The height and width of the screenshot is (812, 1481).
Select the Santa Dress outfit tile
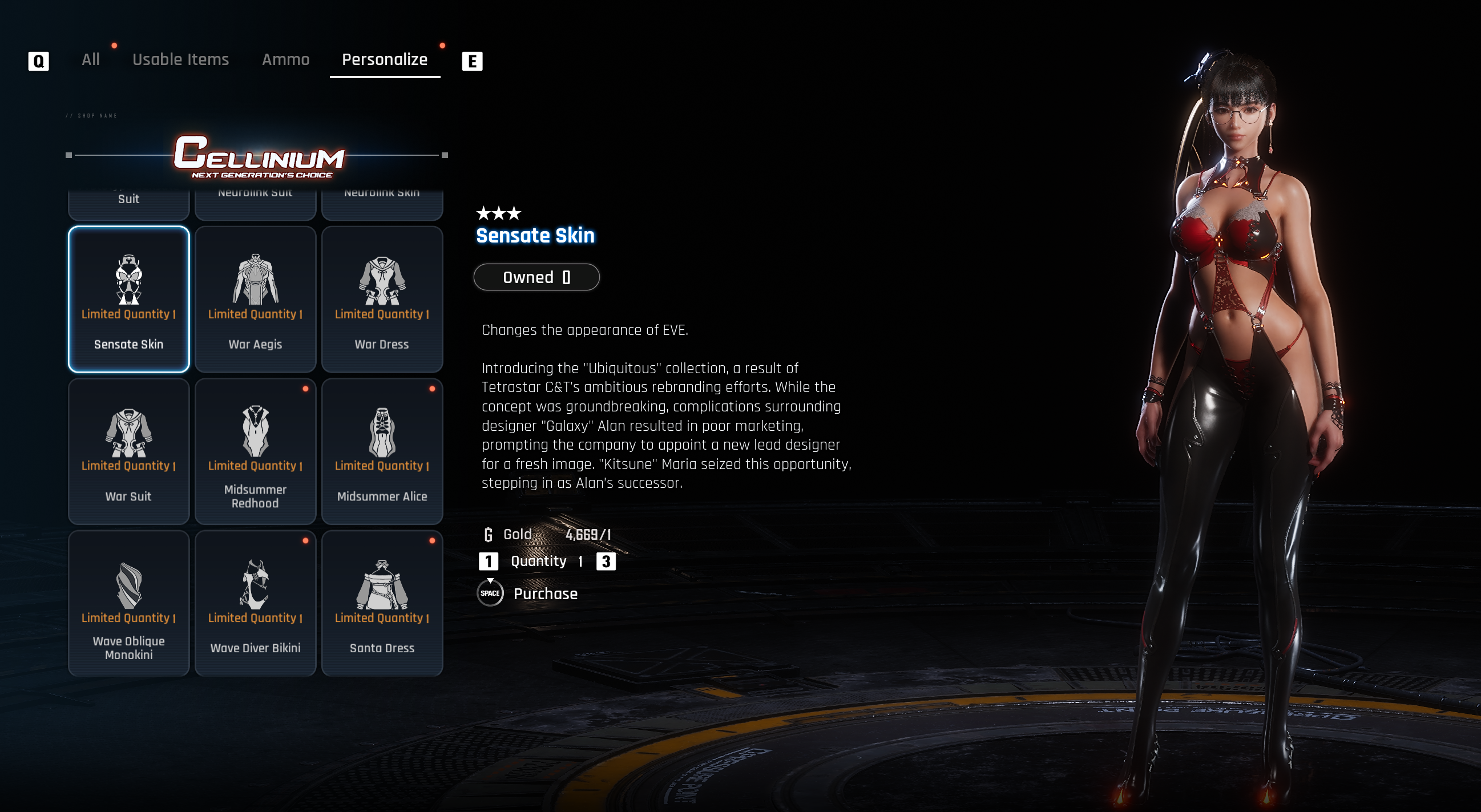click(382, 603)
